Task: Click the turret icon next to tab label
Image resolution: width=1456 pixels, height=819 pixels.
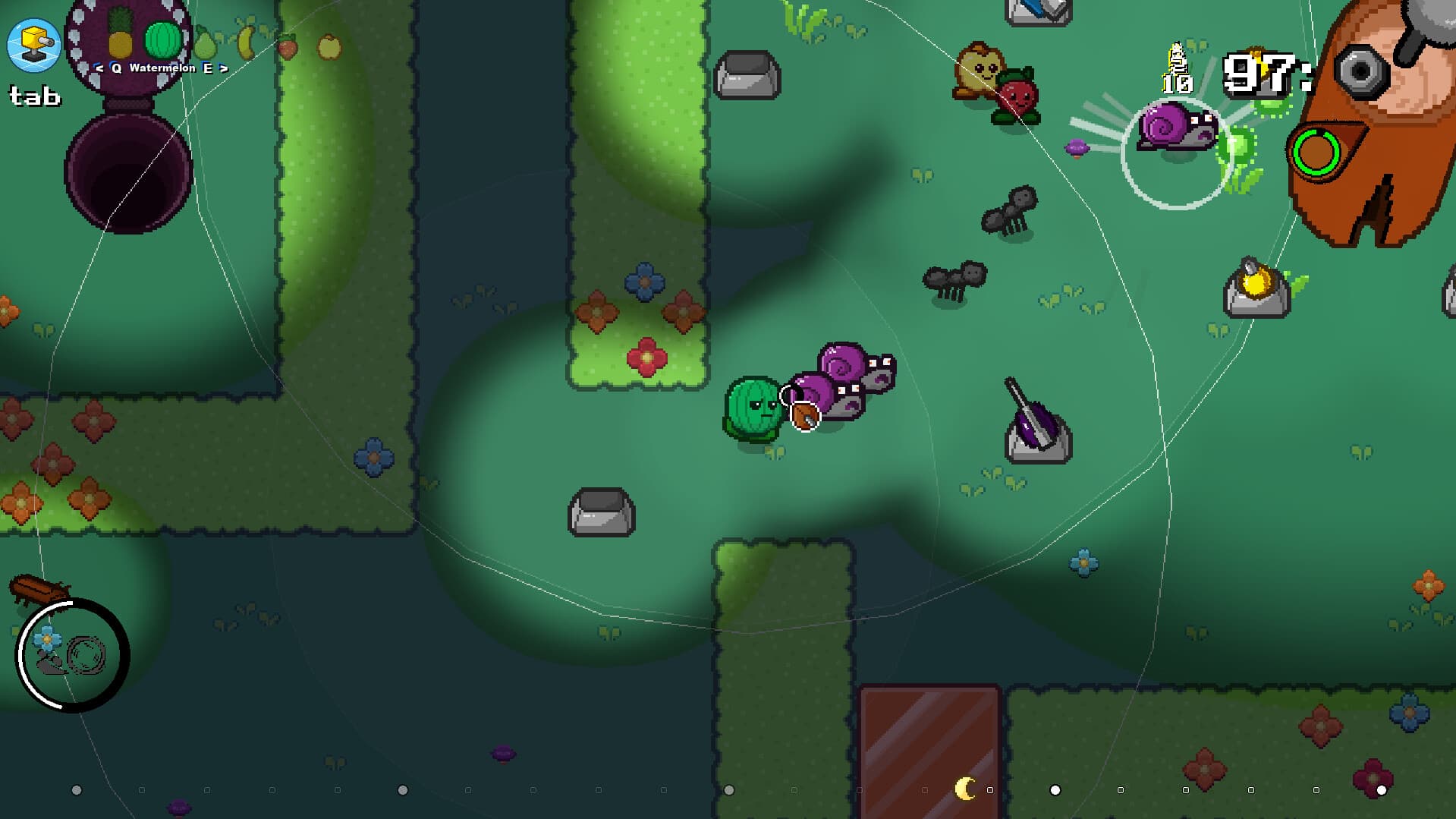Action: 35,43
